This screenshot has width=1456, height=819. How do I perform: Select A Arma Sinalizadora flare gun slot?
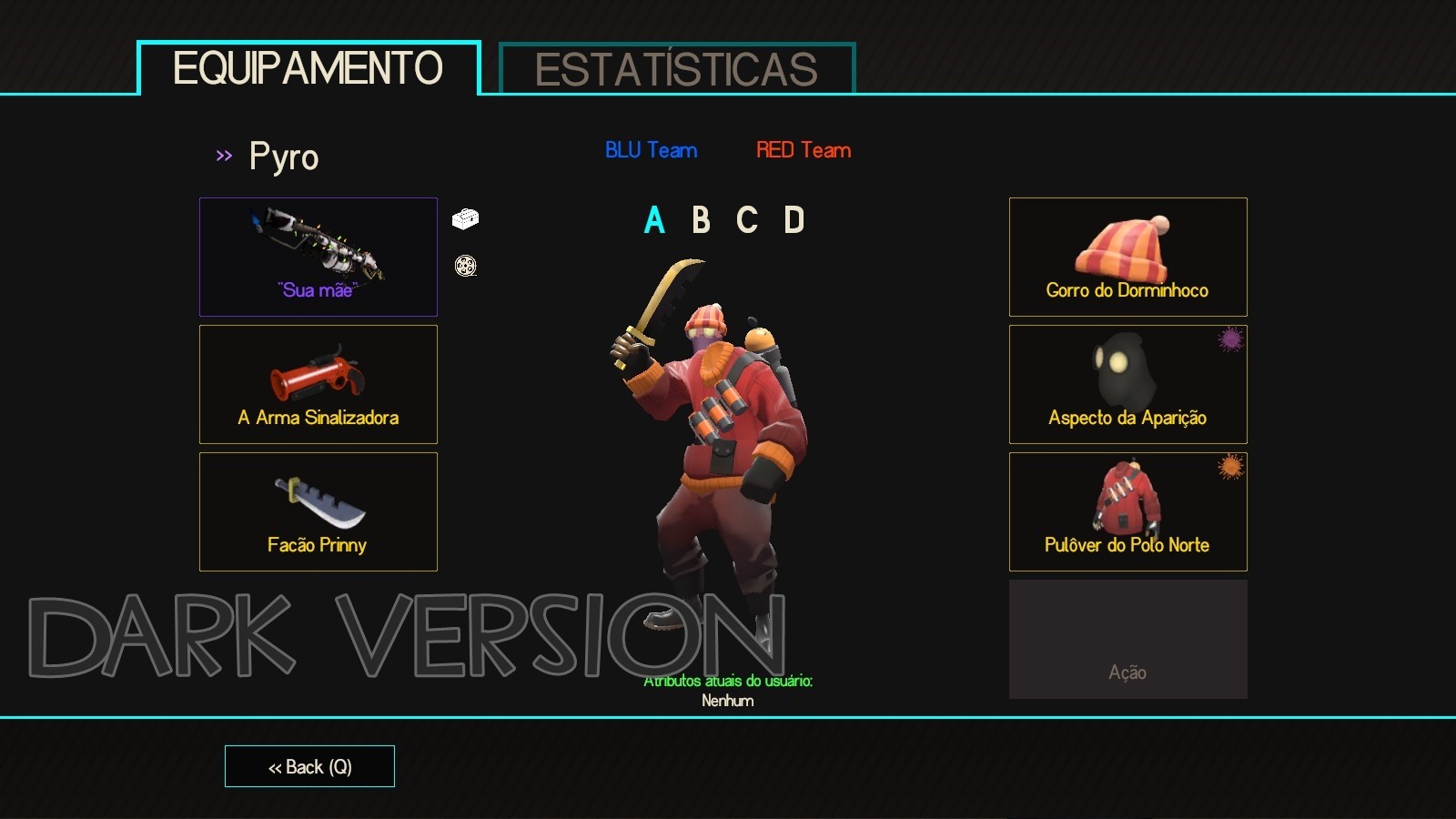(318, 383)
